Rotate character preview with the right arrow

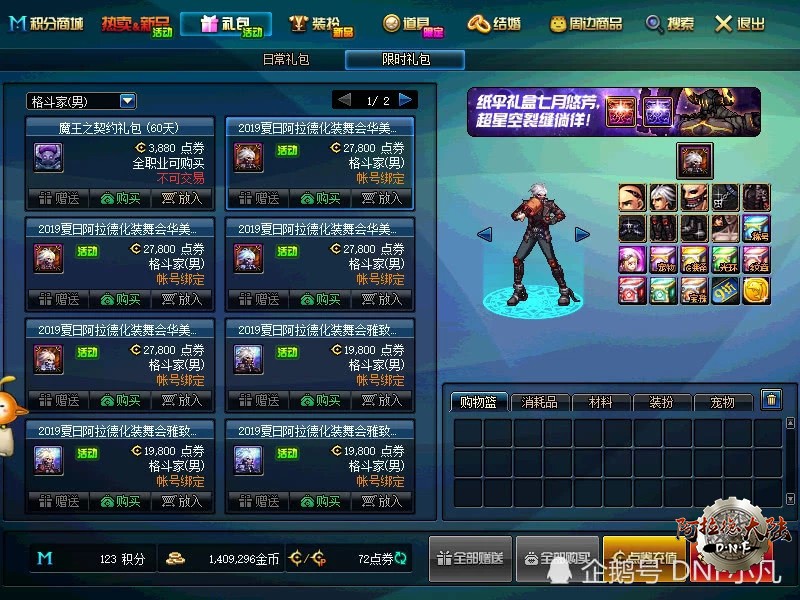(582, 235)
